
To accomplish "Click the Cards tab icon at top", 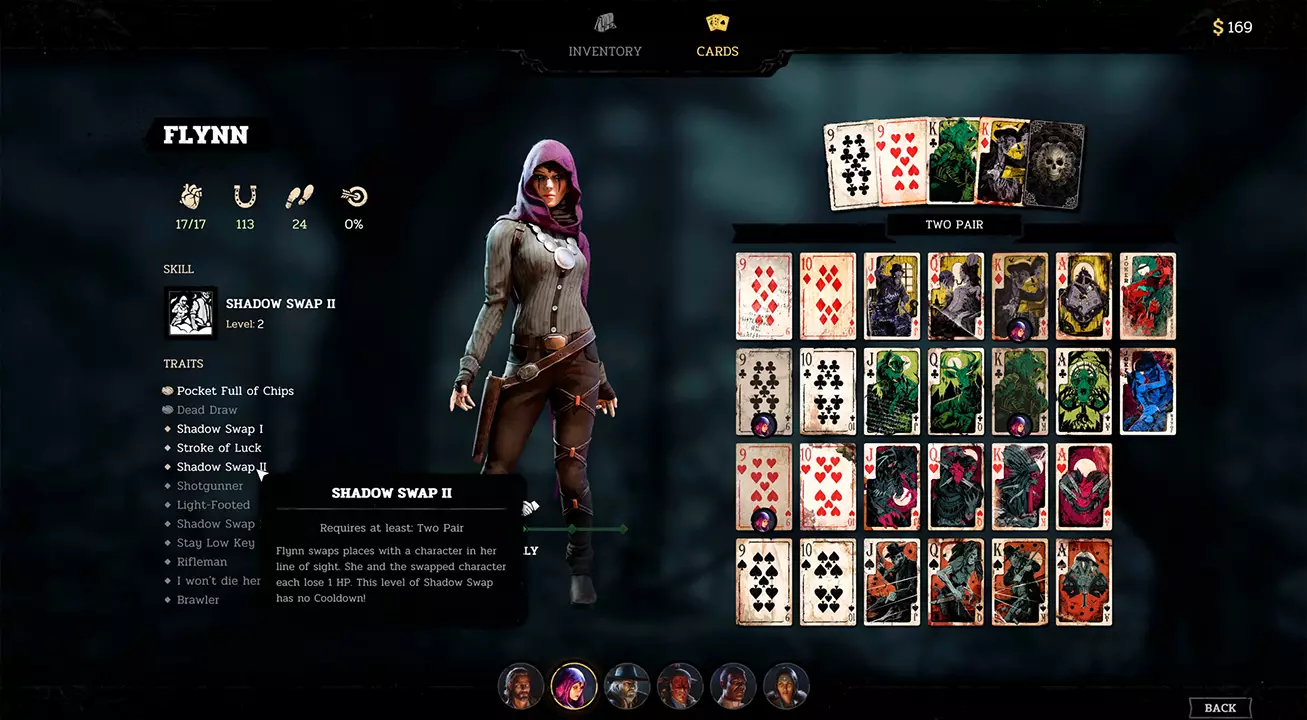I will (717, 22).
